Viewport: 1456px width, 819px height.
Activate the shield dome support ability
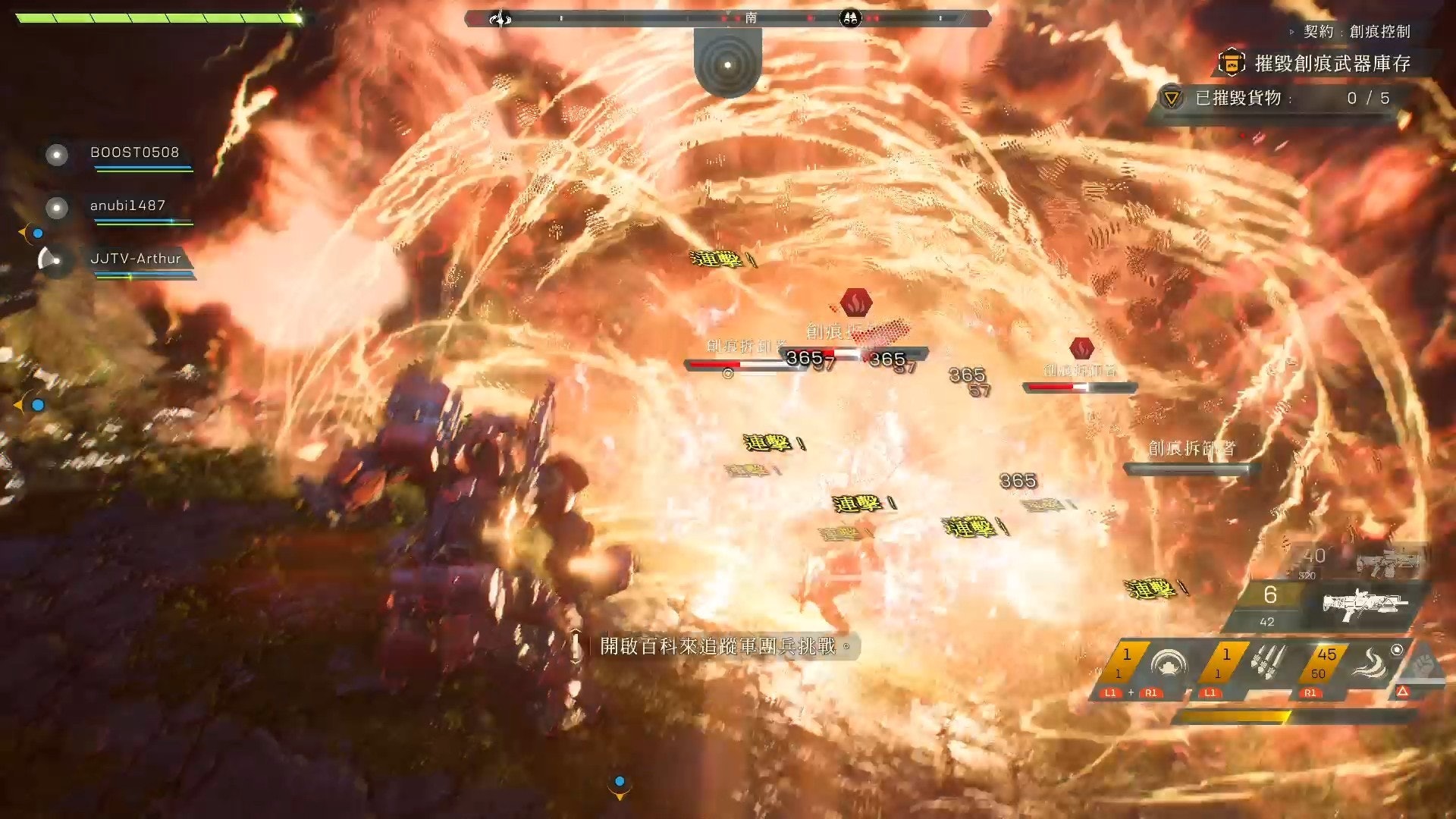coord(1168,665)
